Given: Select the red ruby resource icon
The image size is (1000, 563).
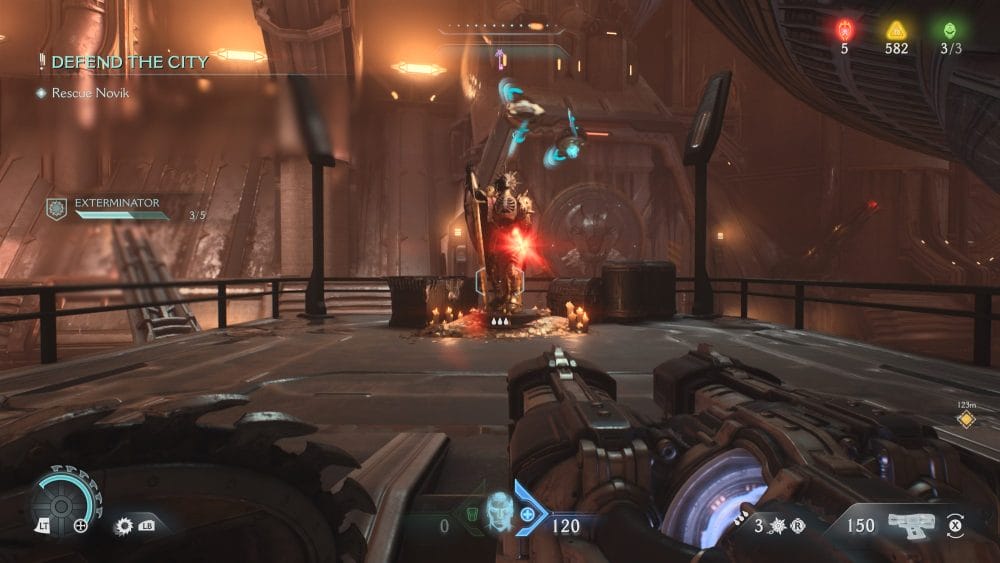Looking at the screenshot, I should click(844, 30).
